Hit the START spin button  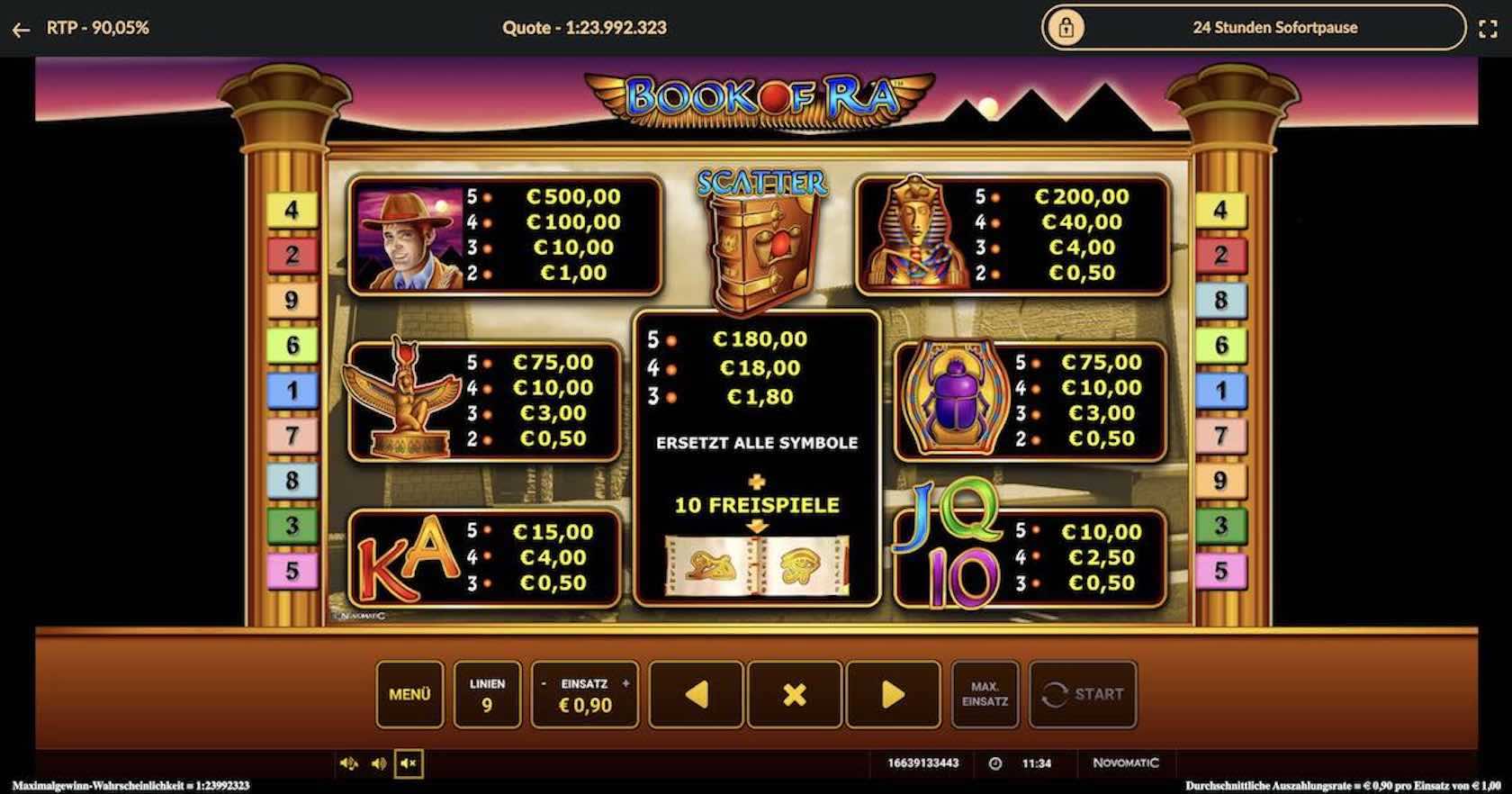click(1083, 694)
